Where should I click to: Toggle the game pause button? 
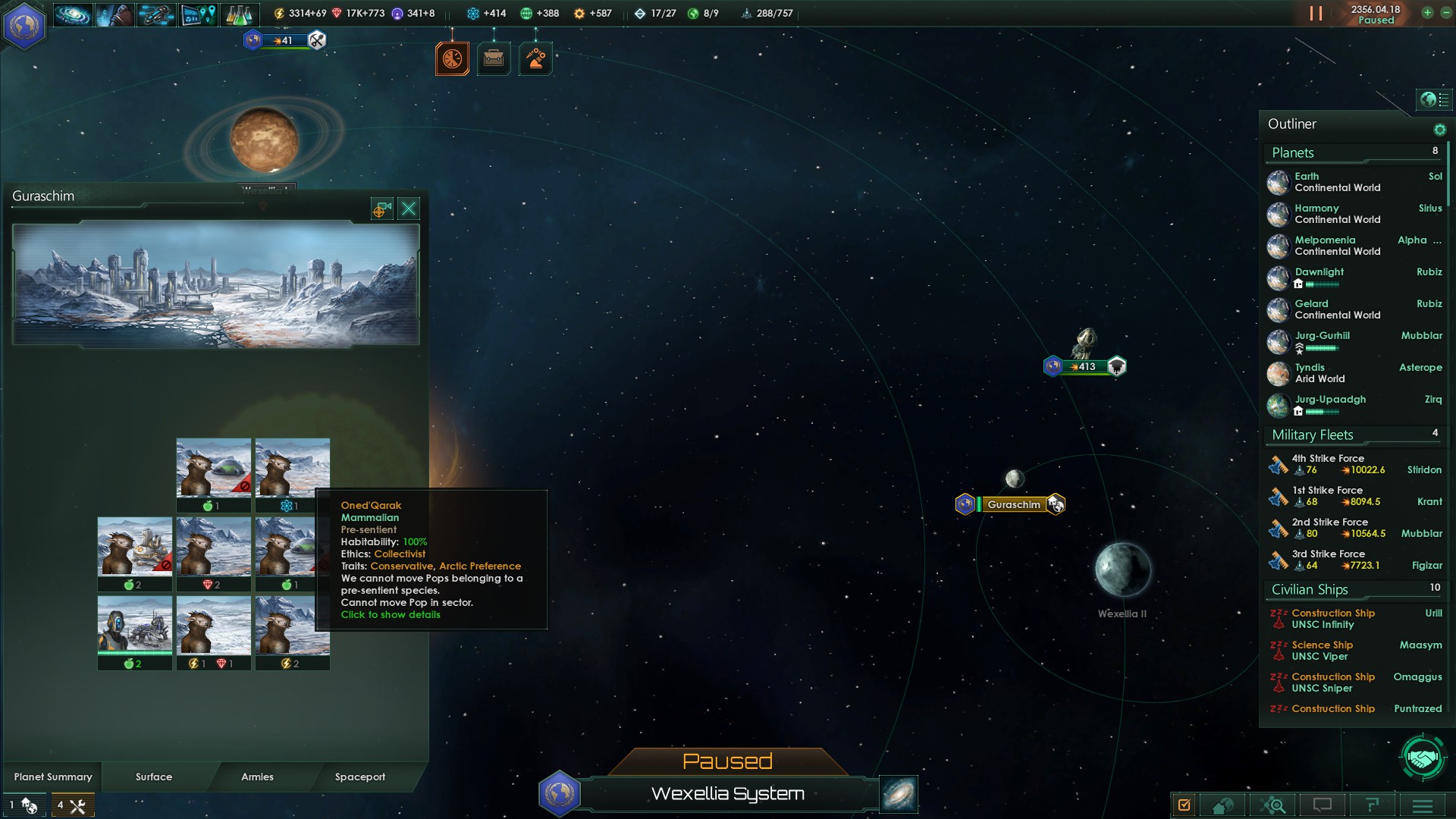point(1316,14)
